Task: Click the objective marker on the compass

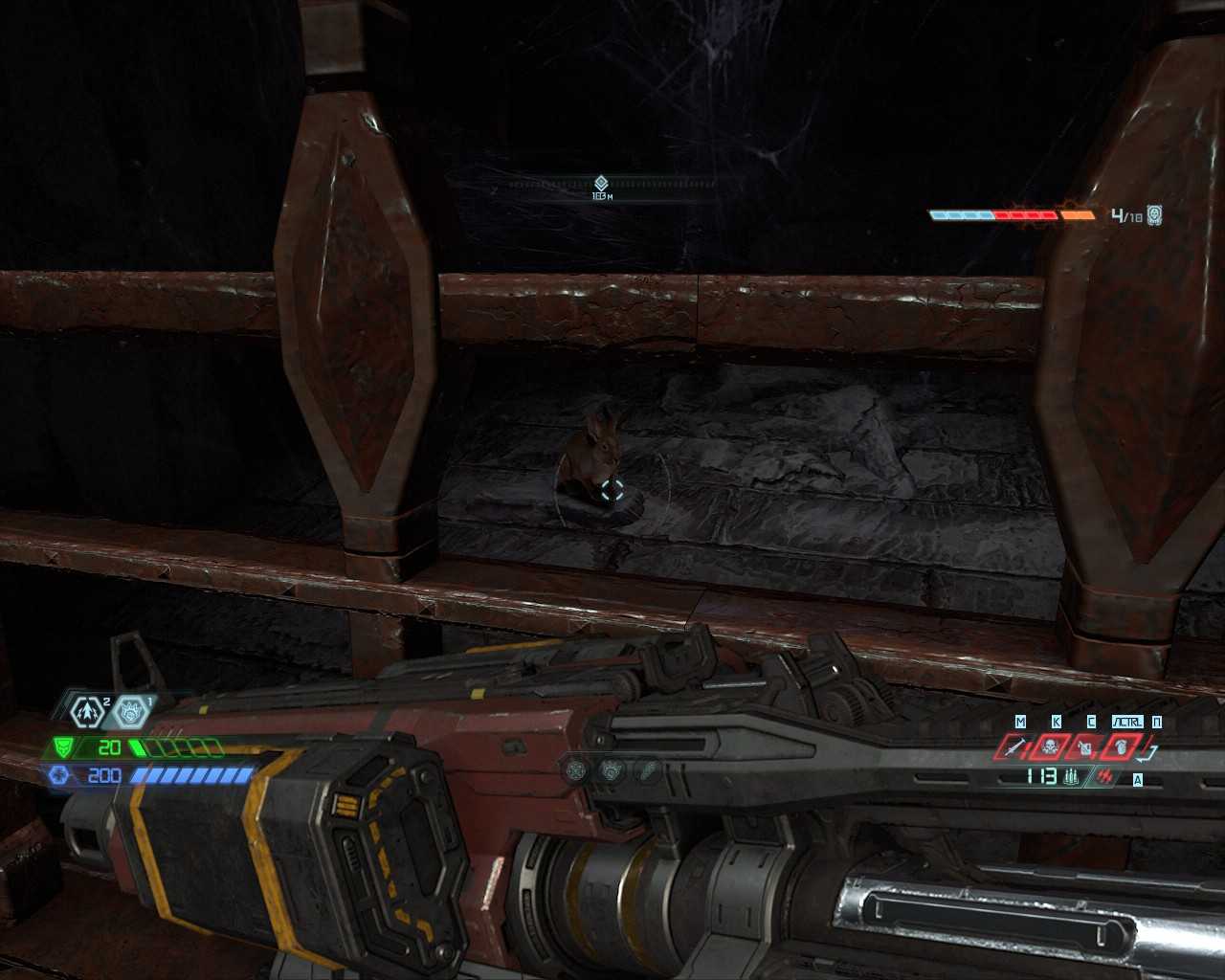Action: [x=601, y=183]
